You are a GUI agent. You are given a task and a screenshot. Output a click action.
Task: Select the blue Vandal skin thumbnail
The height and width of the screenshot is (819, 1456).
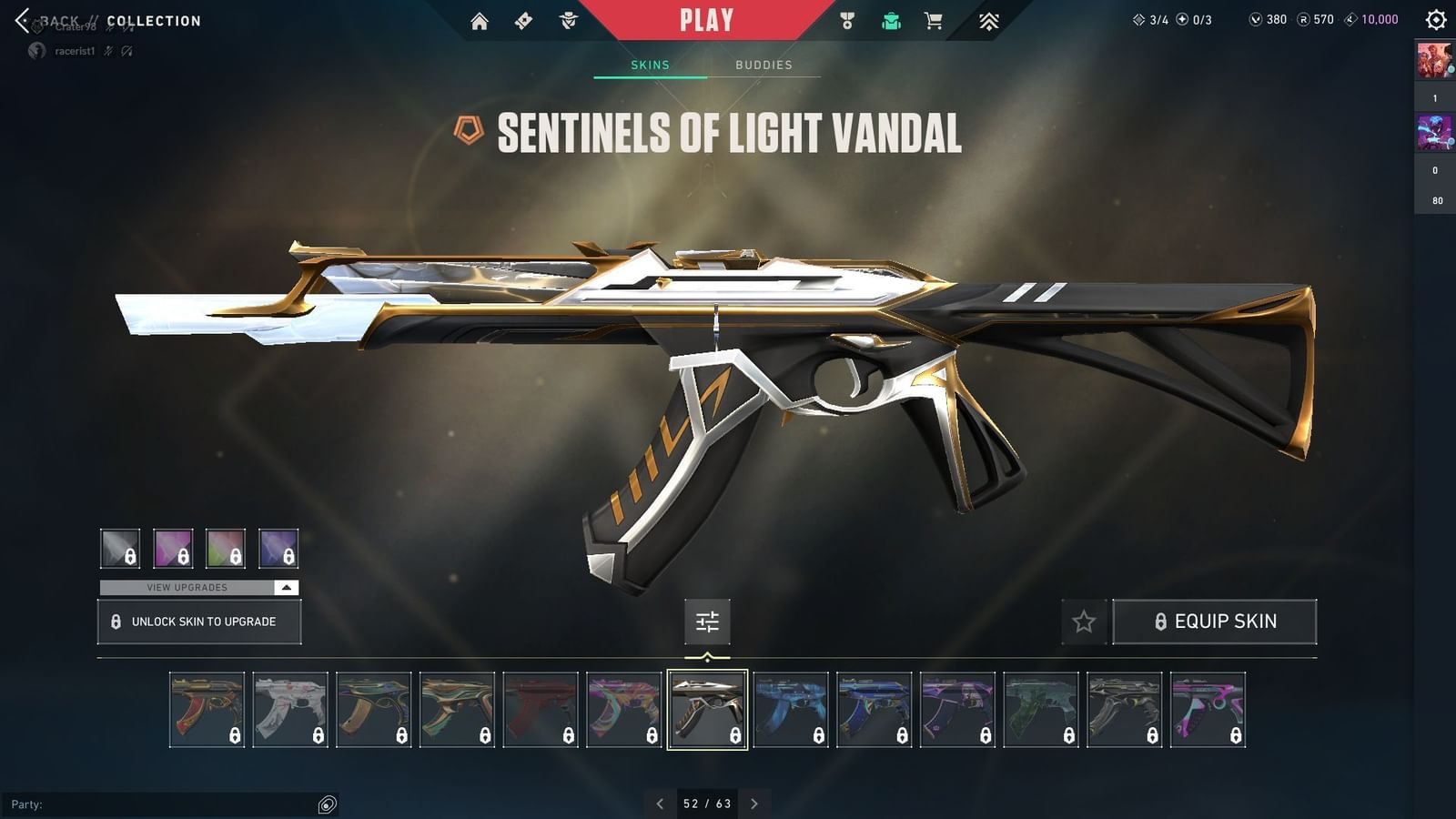(x=791, y=708)
